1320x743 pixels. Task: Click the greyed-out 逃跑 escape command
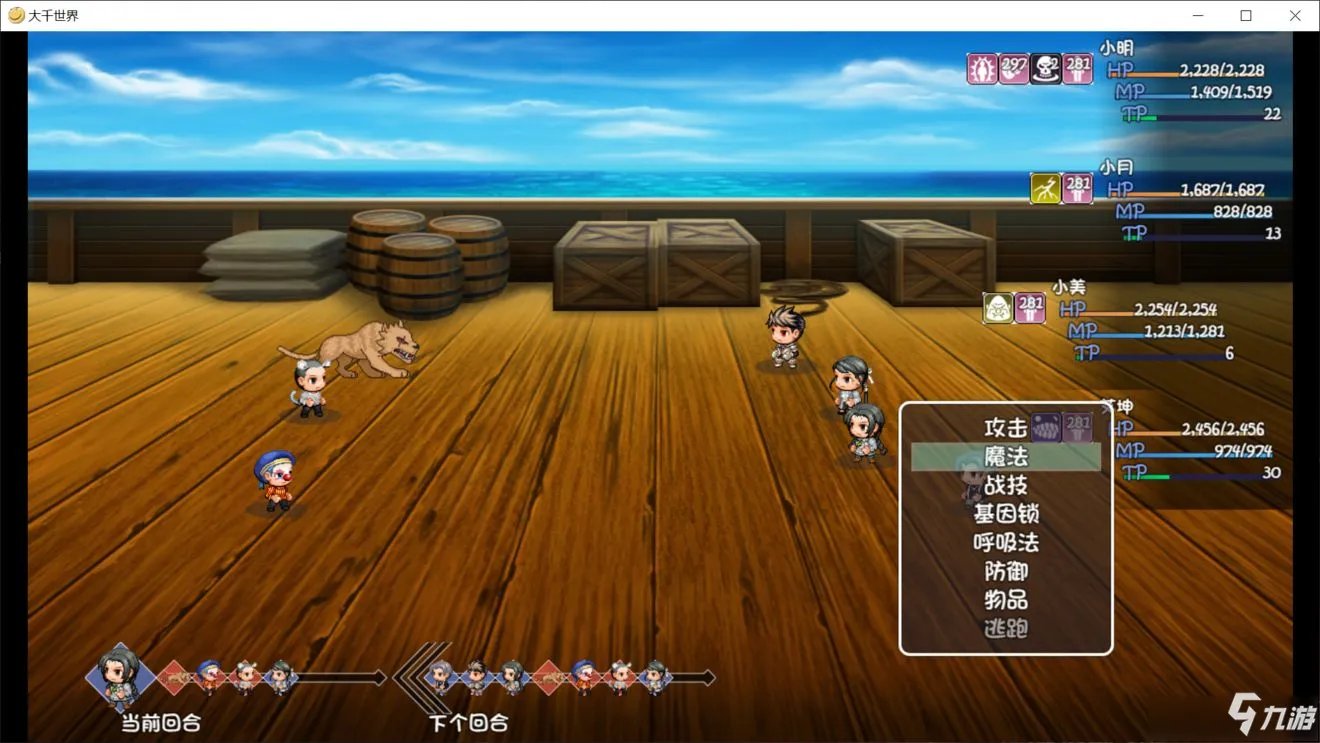1005,629
